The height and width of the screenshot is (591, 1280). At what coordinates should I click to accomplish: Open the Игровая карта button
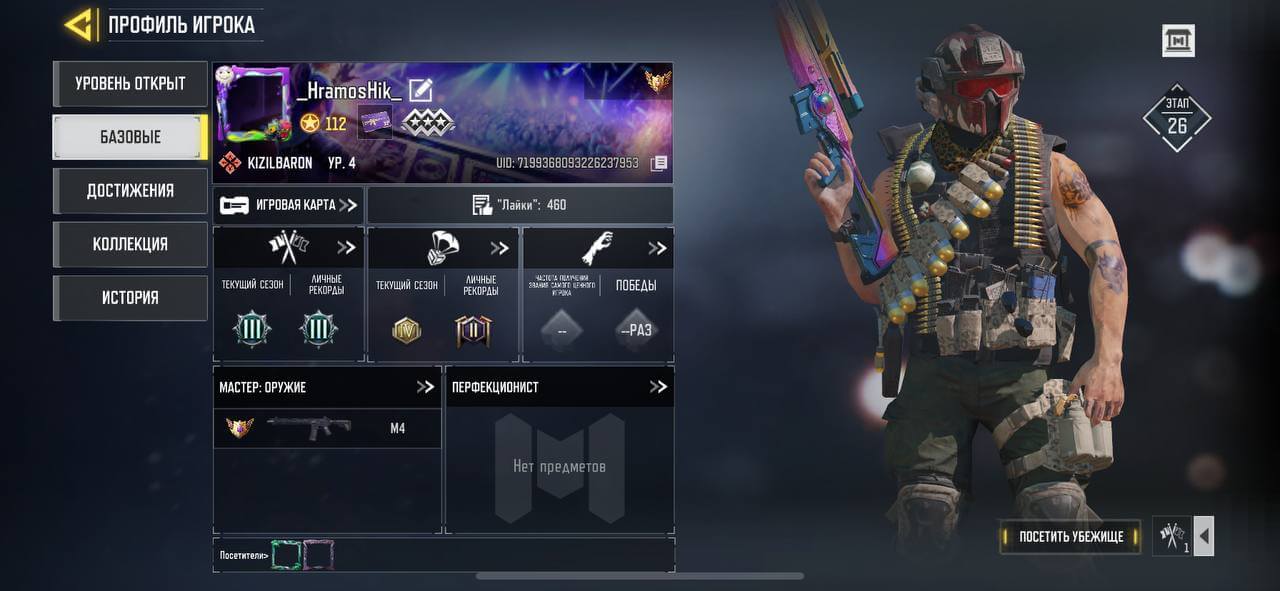point(288,205)
